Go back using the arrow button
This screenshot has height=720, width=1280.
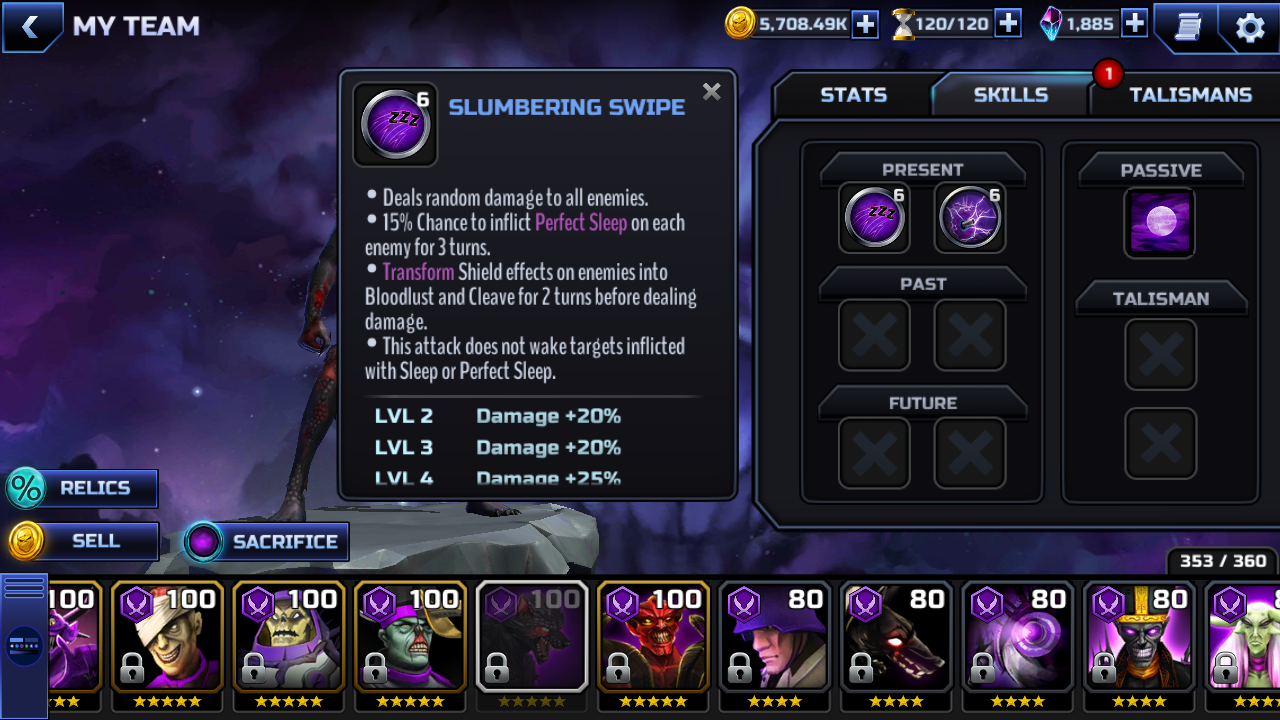point(31,27)
